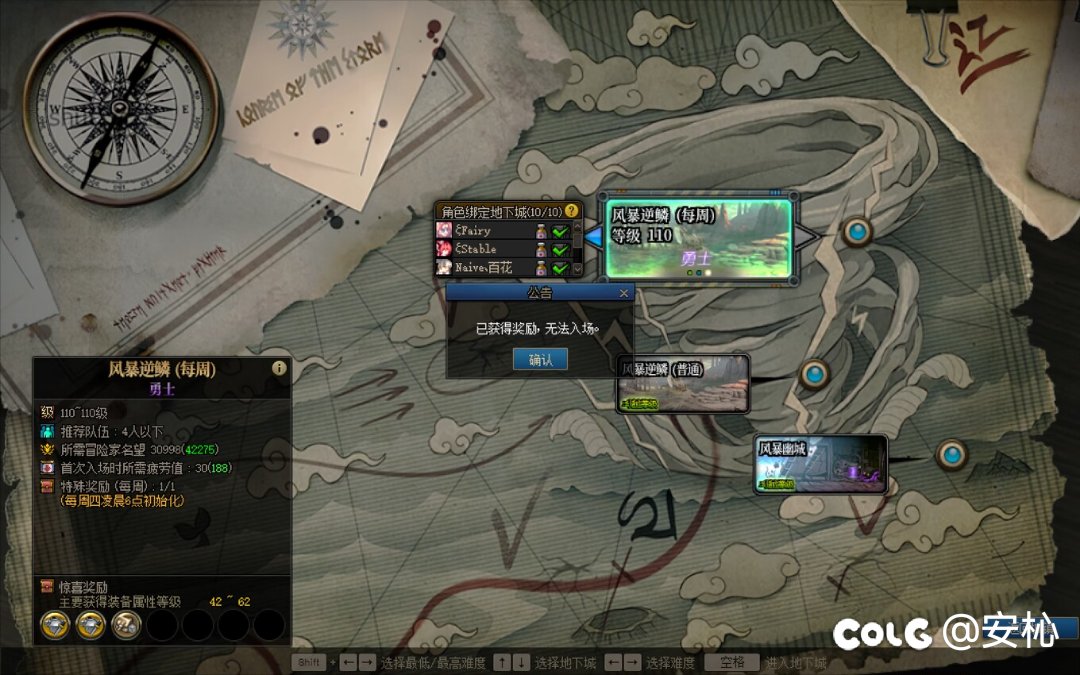Click the character list scroll-down arrow

pos(576,268)
